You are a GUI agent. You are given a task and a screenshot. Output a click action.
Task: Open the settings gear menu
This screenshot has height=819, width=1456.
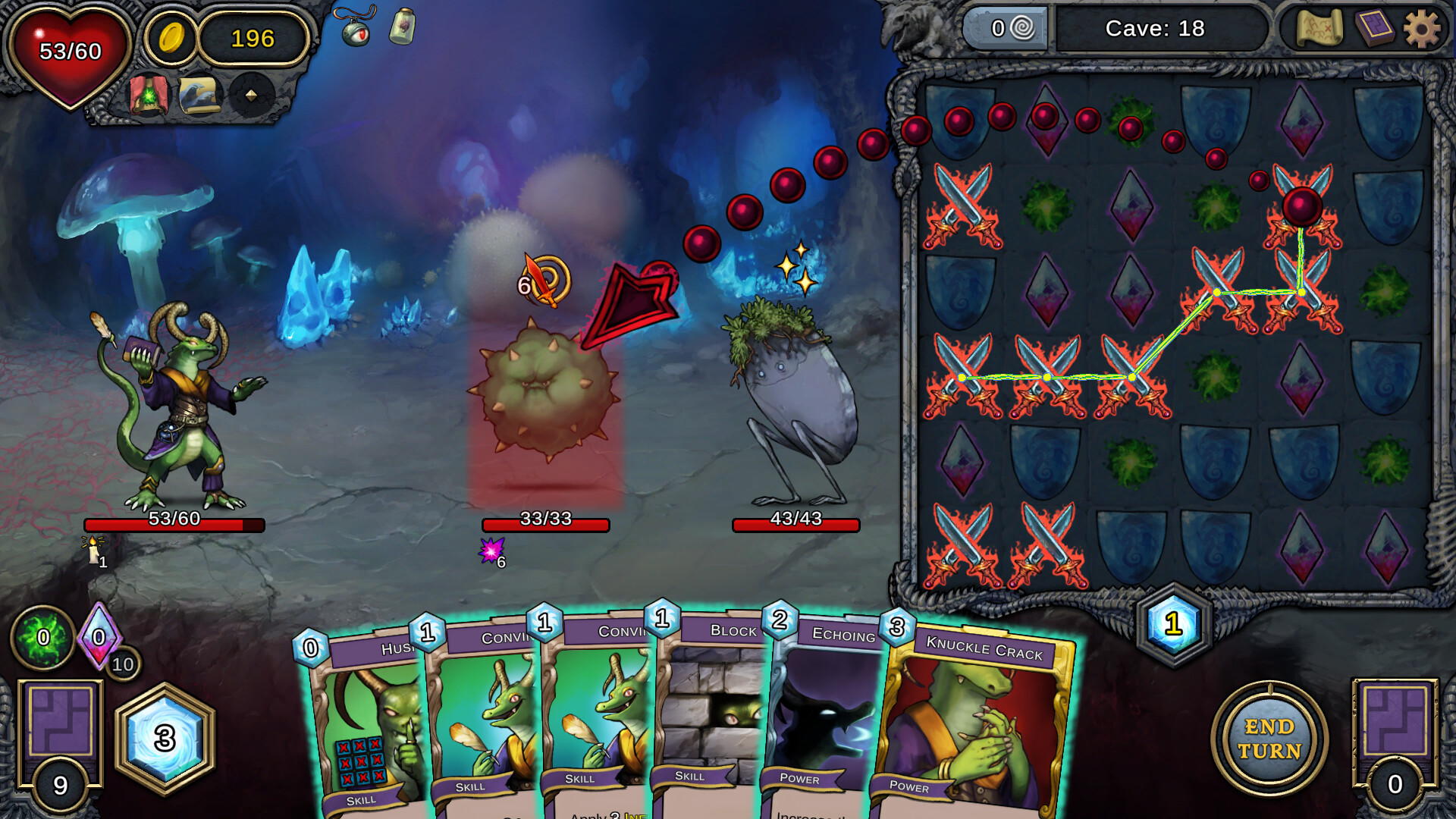coord(1421,30)
